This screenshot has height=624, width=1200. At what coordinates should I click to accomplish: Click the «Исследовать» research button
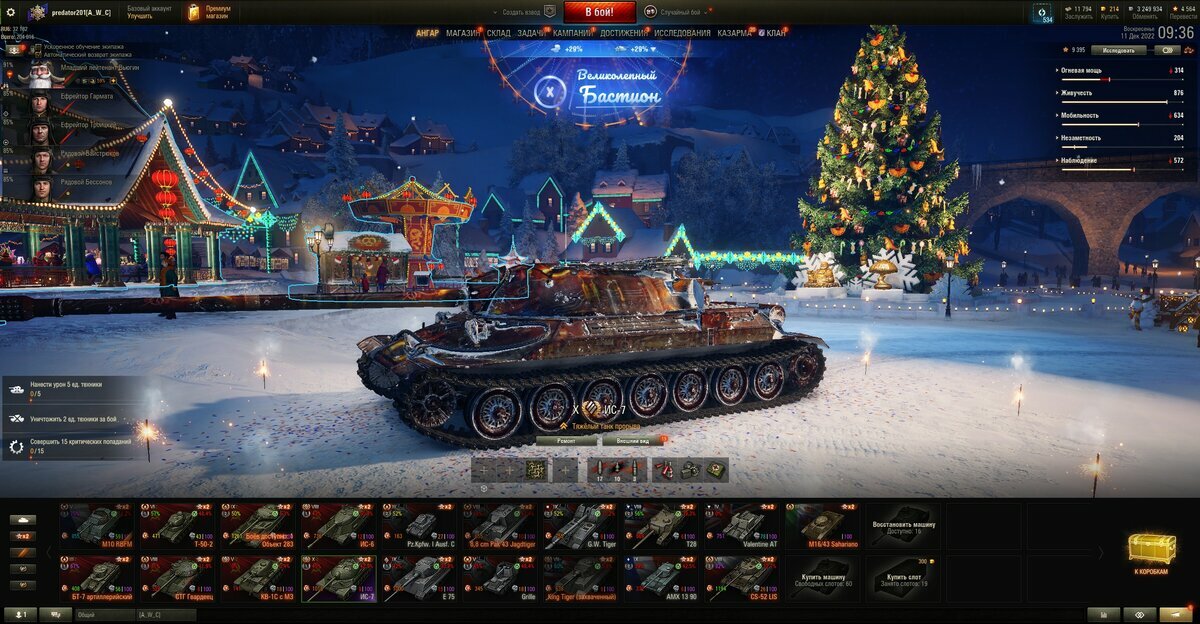point(1117,49)
